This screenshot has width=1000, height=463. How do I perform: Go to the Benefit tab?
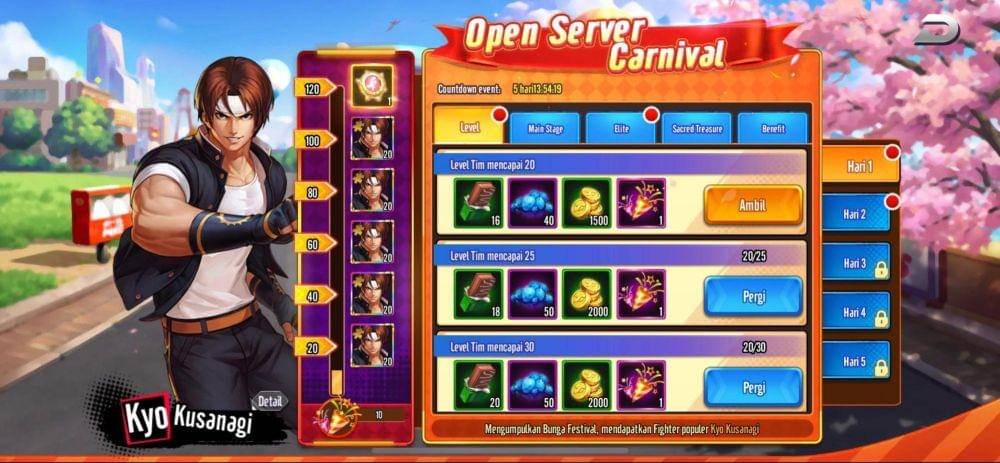[x=772, y=128]
